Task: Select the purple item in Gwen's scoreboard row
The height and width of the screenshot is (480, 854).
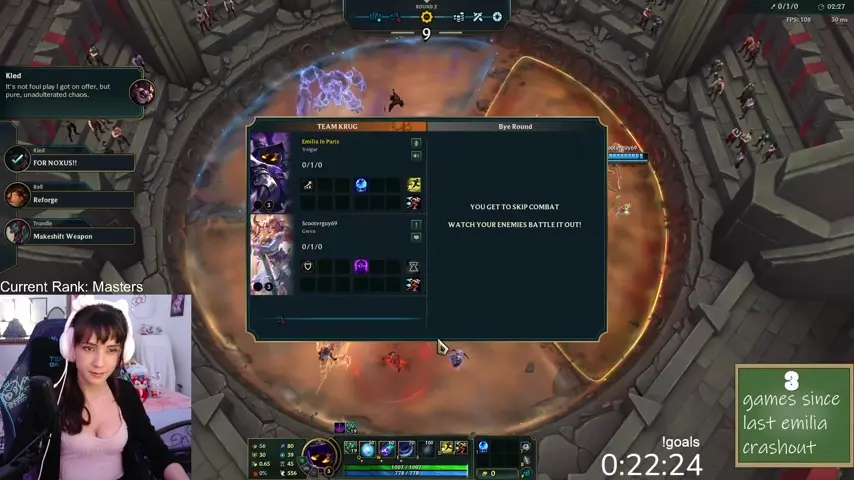Action: point(361,266)
